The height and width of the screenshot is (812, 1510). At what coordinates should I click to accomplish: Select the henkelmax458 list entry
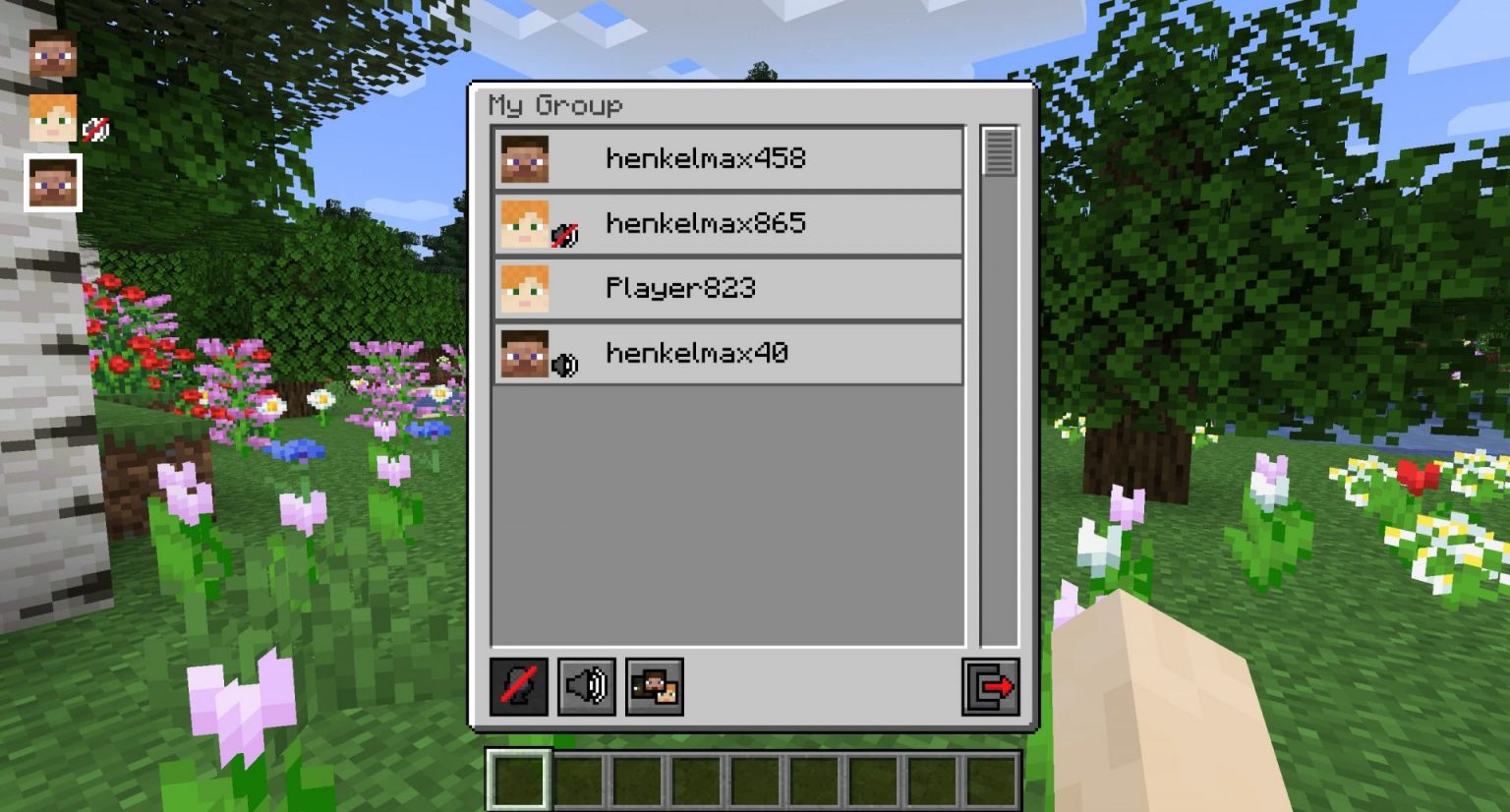(727, 157)
